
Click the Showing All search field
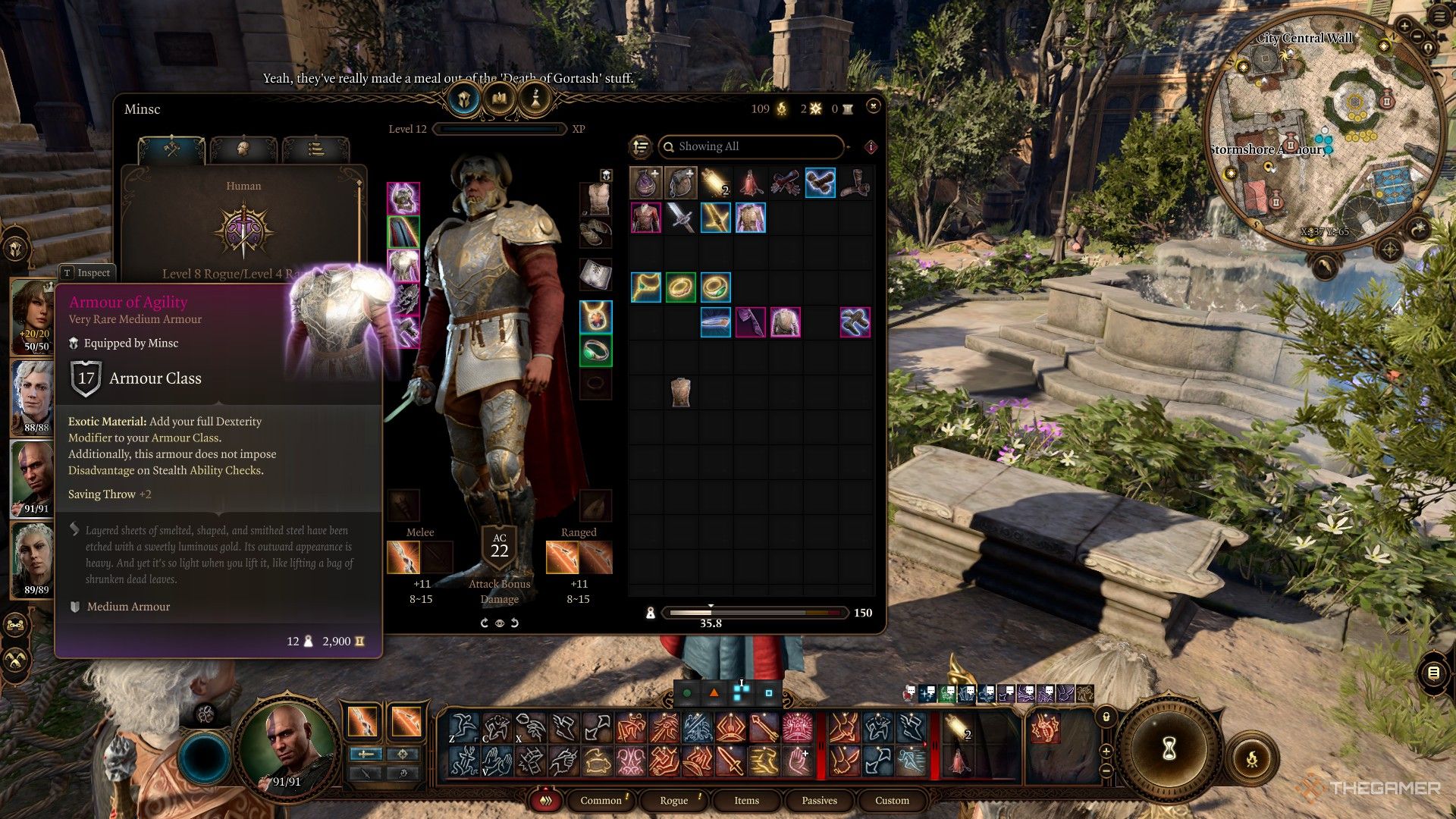point(751,146)
